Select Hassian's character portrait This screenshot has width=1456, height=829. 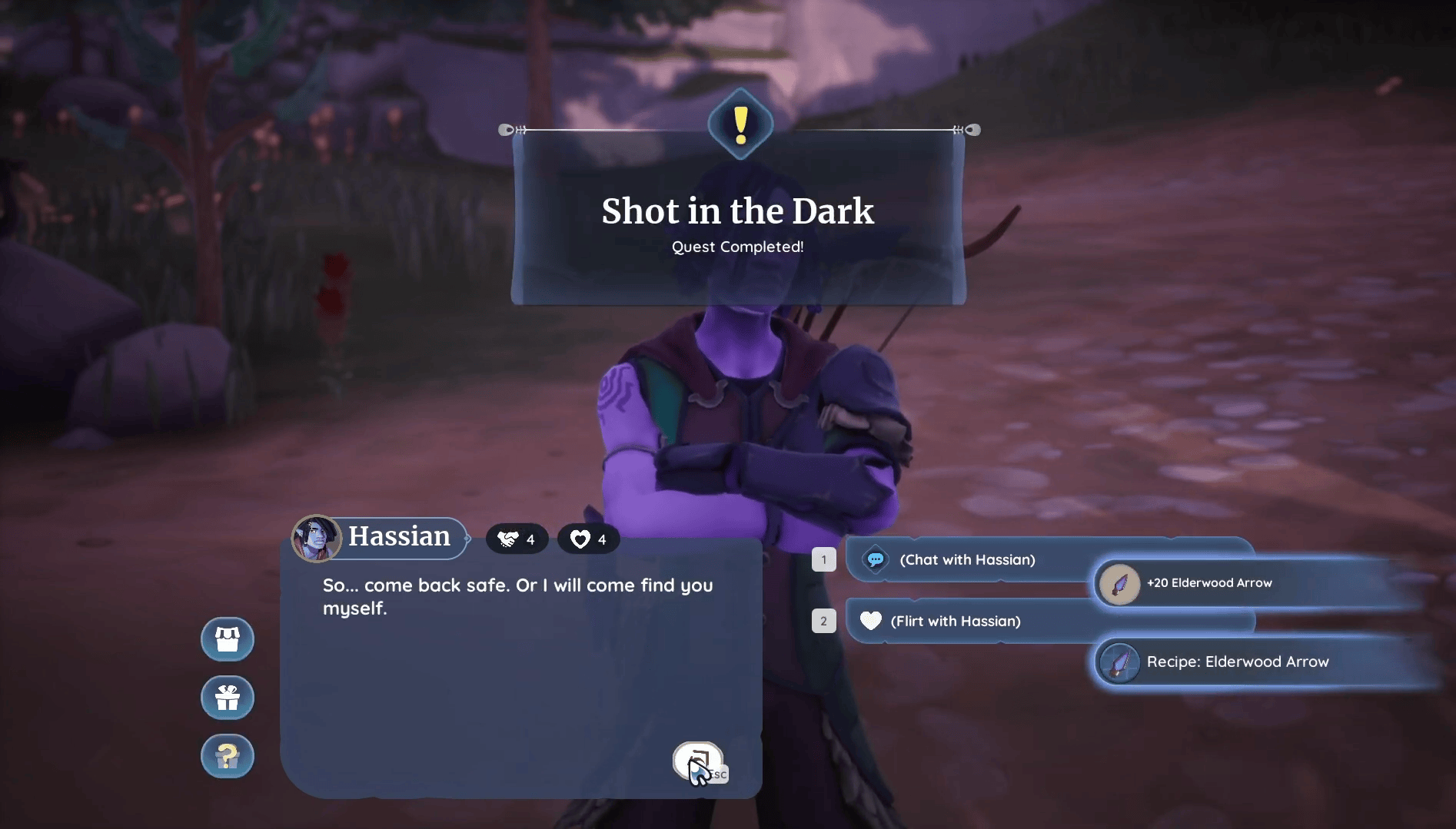coord(316,538)
